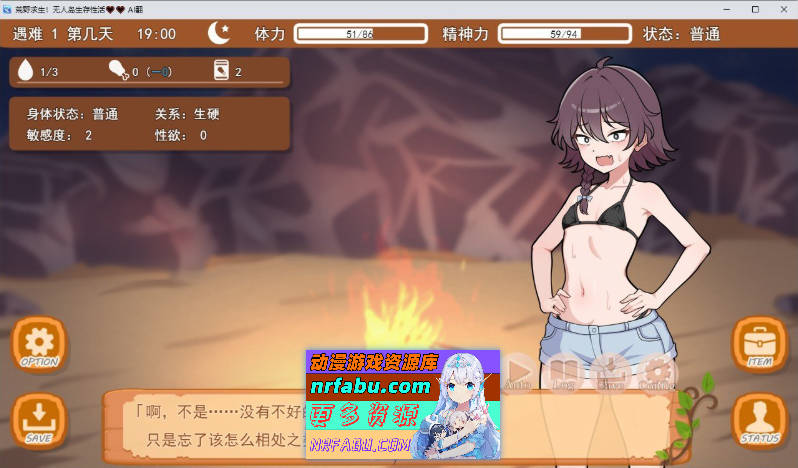The image size is (798, 468).
Task: Close the game window
Action: click(x=782, y=8)
